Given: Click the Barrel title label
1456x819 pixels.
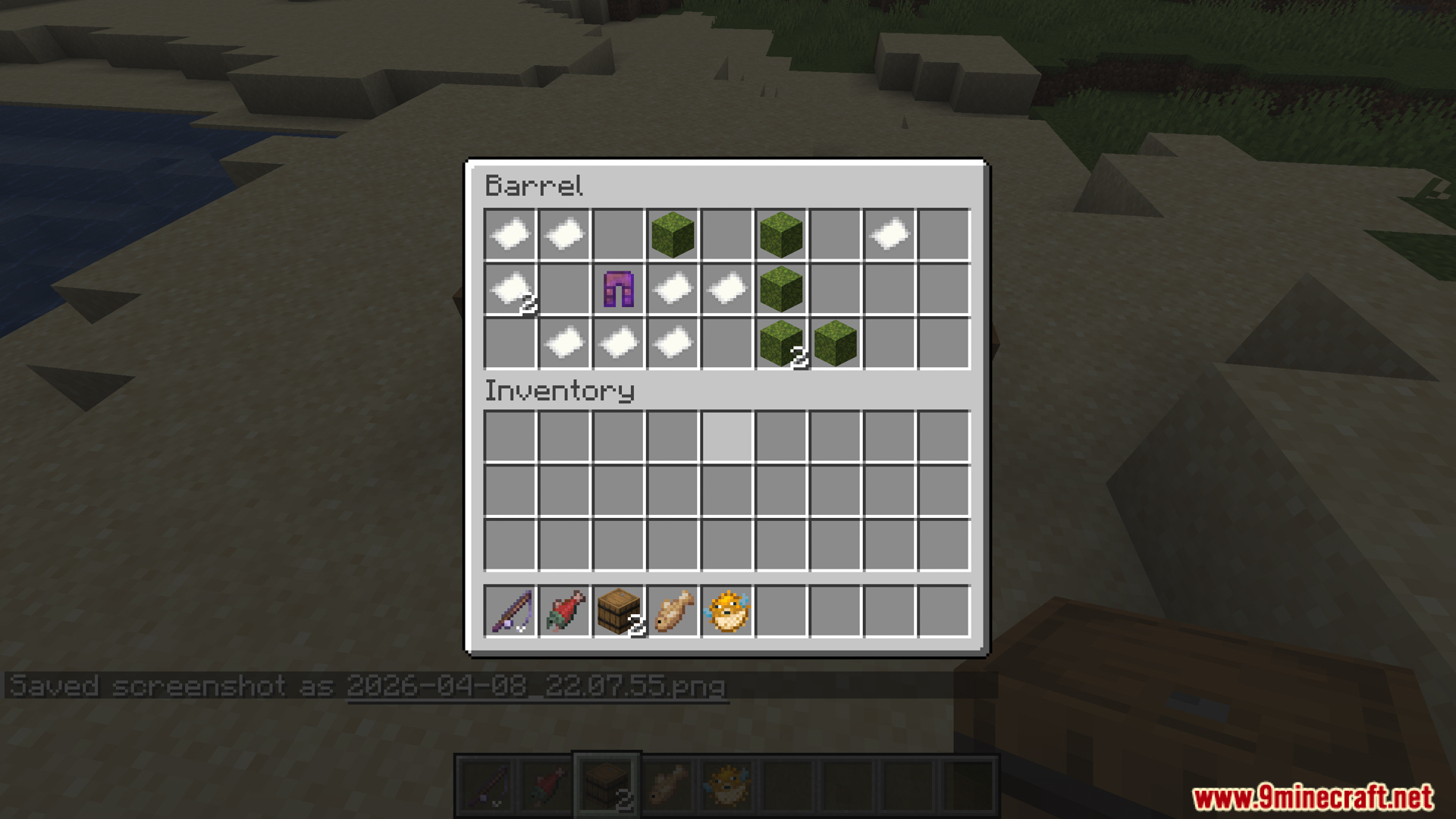Looking at the screenshot, I should tap(535, 186).
